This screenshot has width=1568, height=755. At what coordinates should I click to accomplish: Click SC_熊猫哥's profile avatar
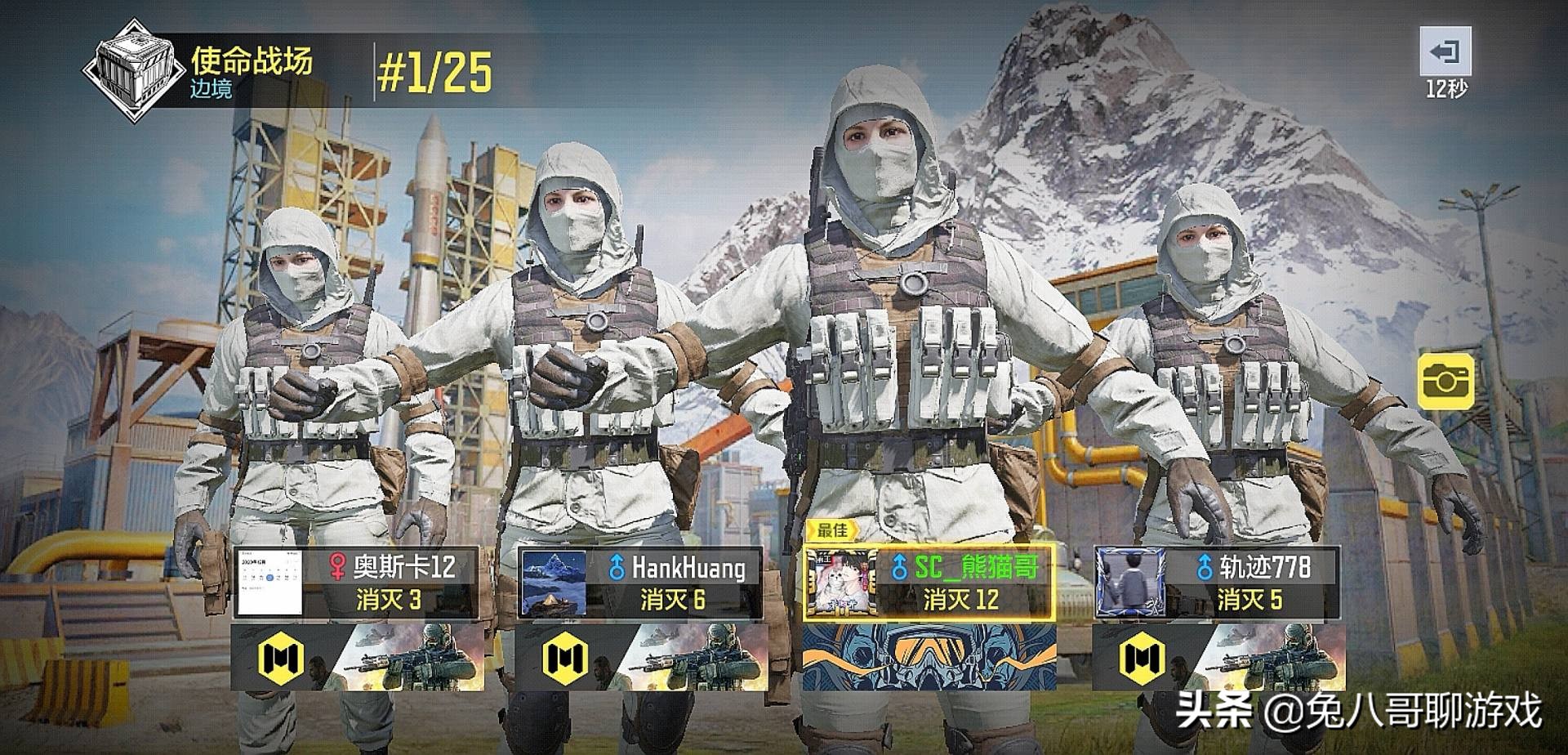tap(841, 583)
